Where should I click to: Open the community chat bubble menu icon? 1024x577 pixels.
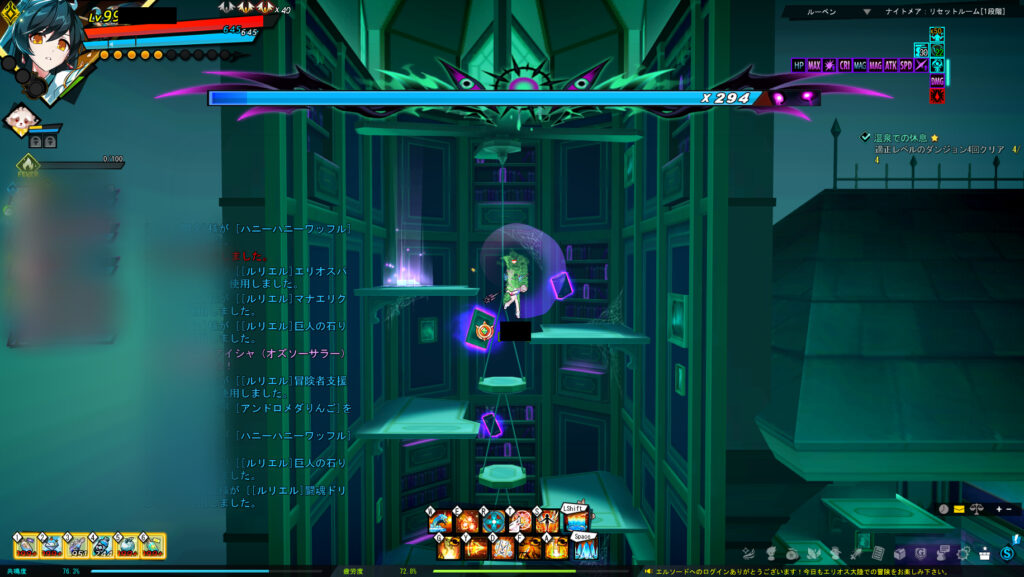pyautogui.click(x=943, y=553)
